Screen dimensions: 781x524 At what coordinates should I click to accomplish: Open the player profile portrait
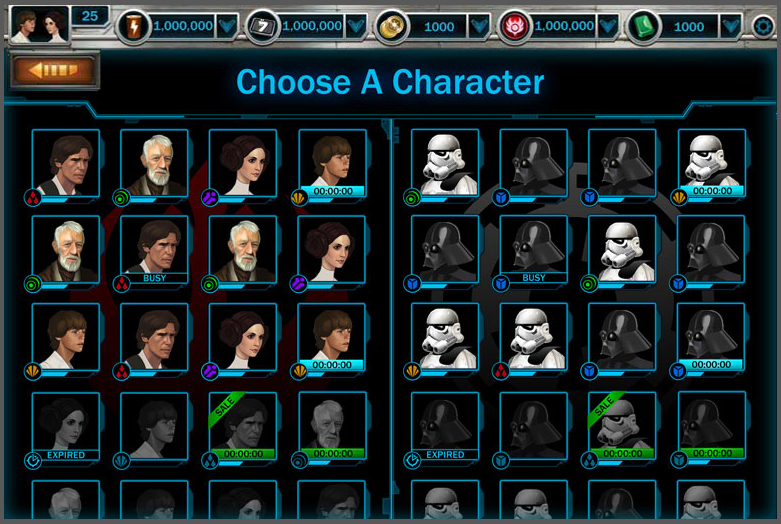40,24
